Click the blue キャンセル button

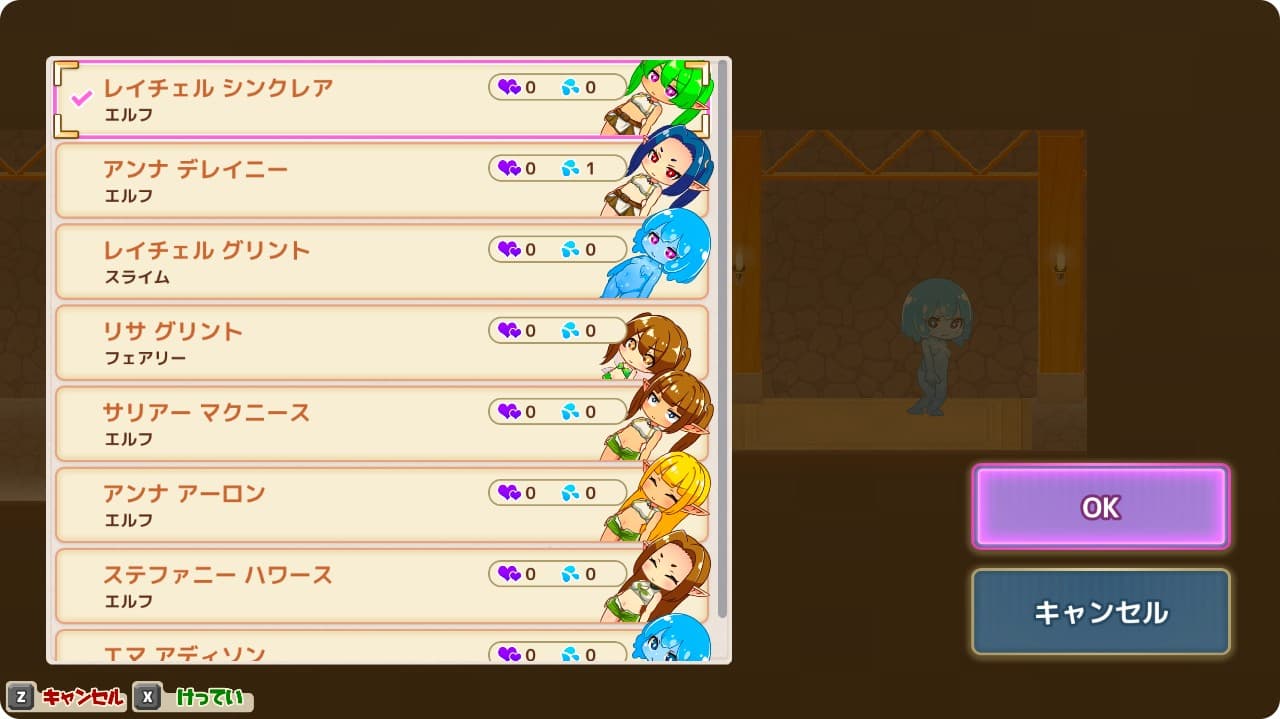(1100, 611)
